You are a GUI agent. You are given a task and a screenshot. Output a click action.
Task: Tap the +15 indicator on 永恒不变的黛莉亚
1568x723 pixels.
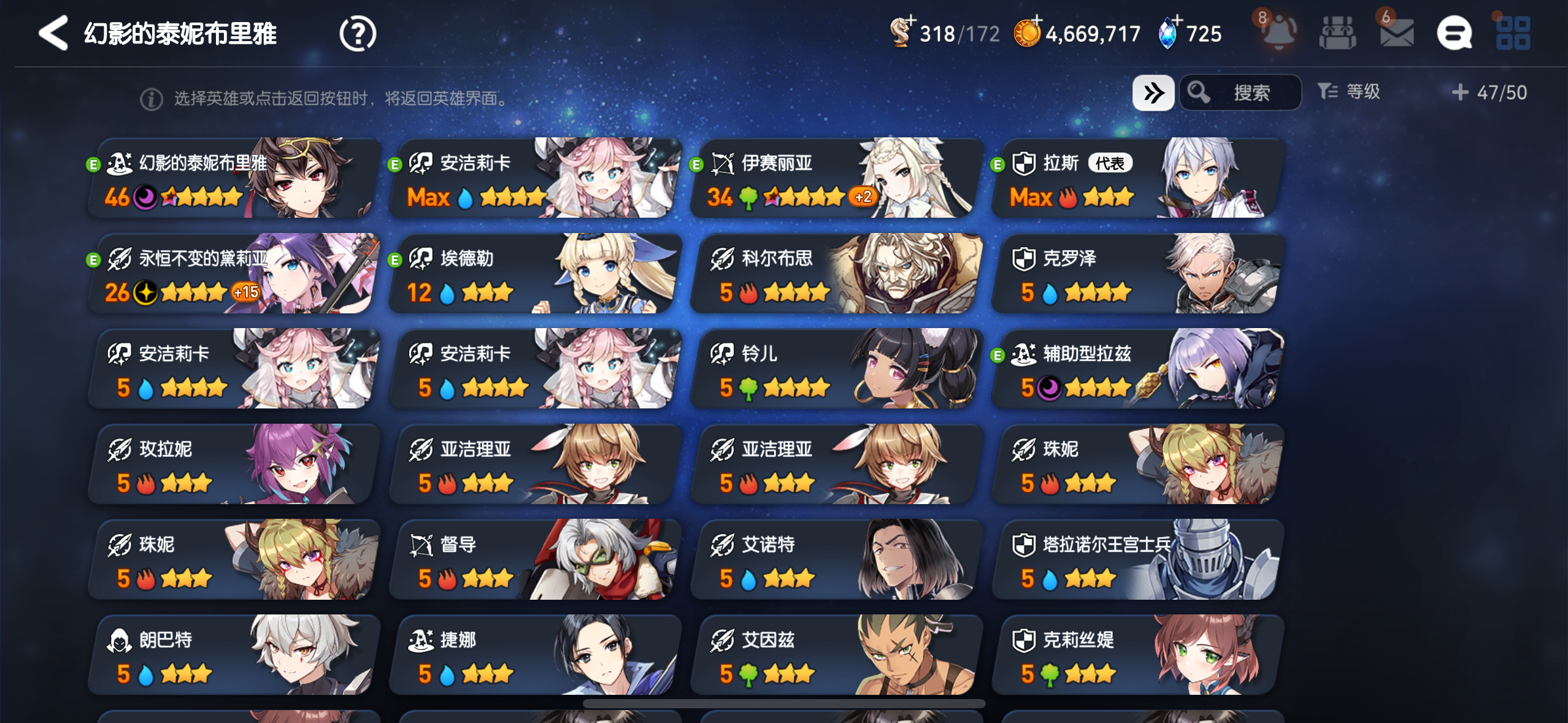pyautogui.click(x=245, y=293)
